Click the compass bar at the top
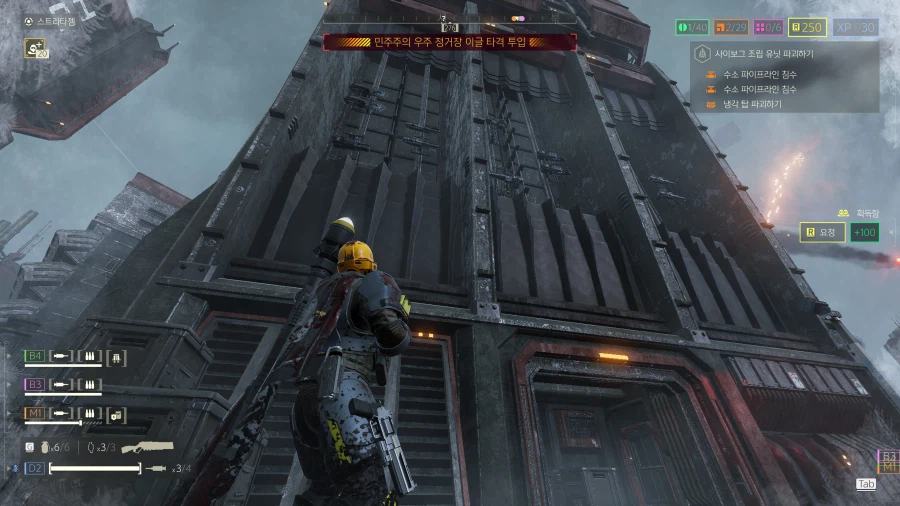Screen dimensions: 900x506 click(450, 18)
